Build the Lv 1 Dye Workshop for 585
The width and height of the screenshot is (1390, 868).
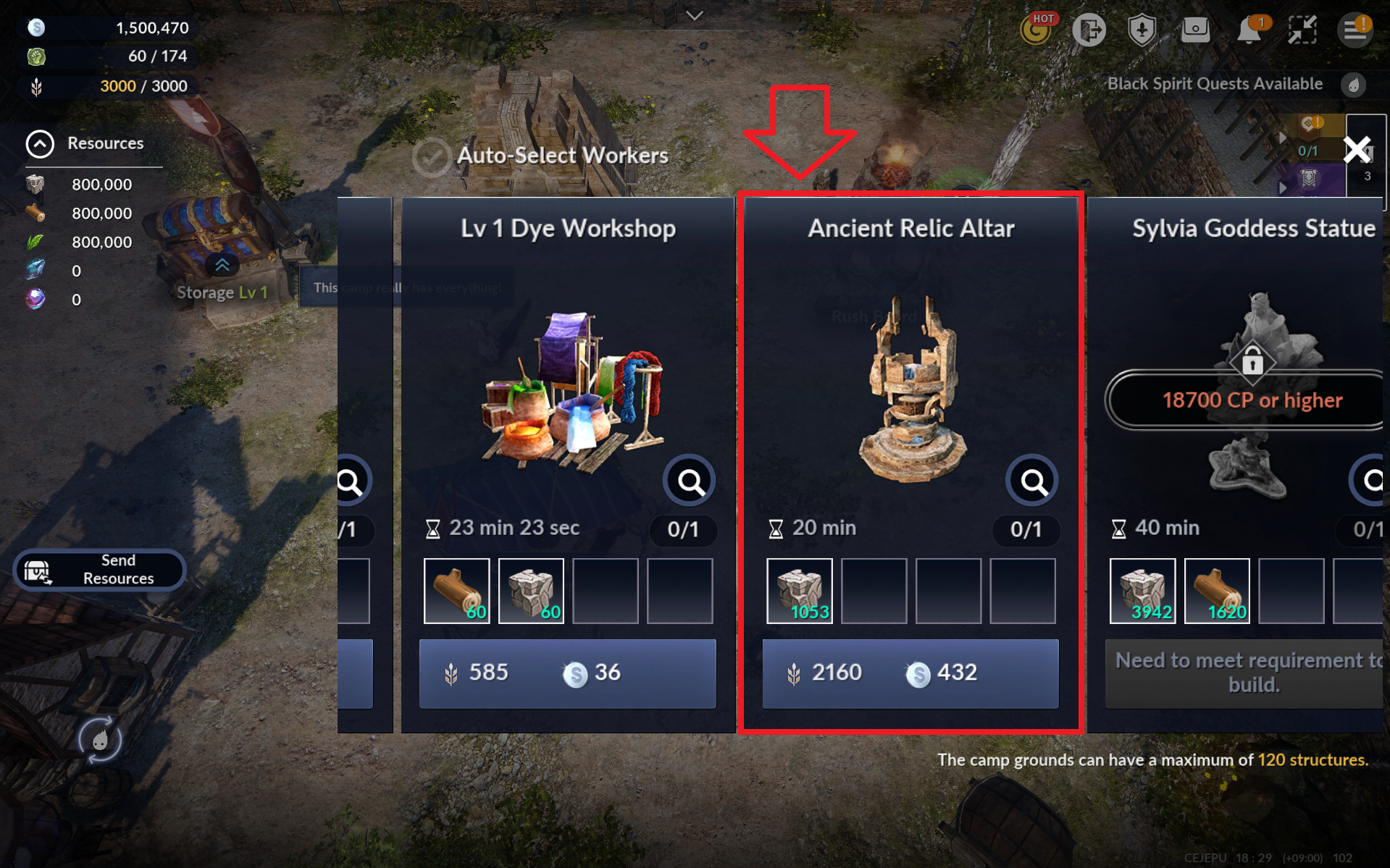tap(567, 673)
